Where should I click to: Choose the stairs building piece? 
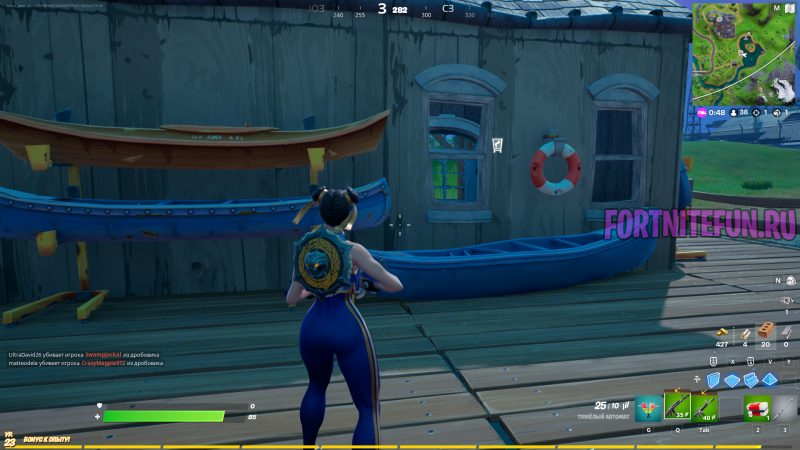(x=753, y=379)
